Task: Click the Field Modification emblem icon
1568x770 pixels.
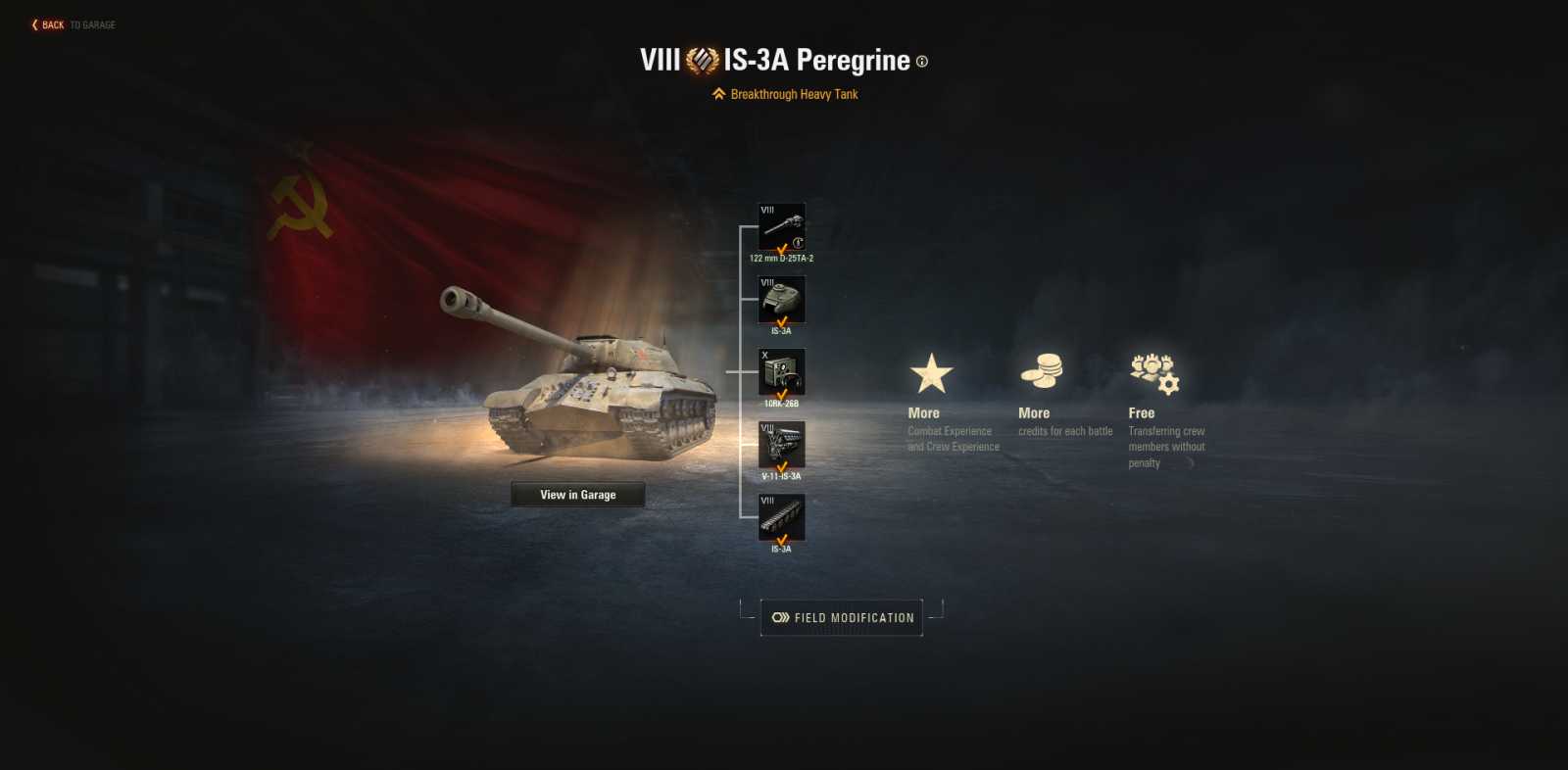Action: click(779, 617)
